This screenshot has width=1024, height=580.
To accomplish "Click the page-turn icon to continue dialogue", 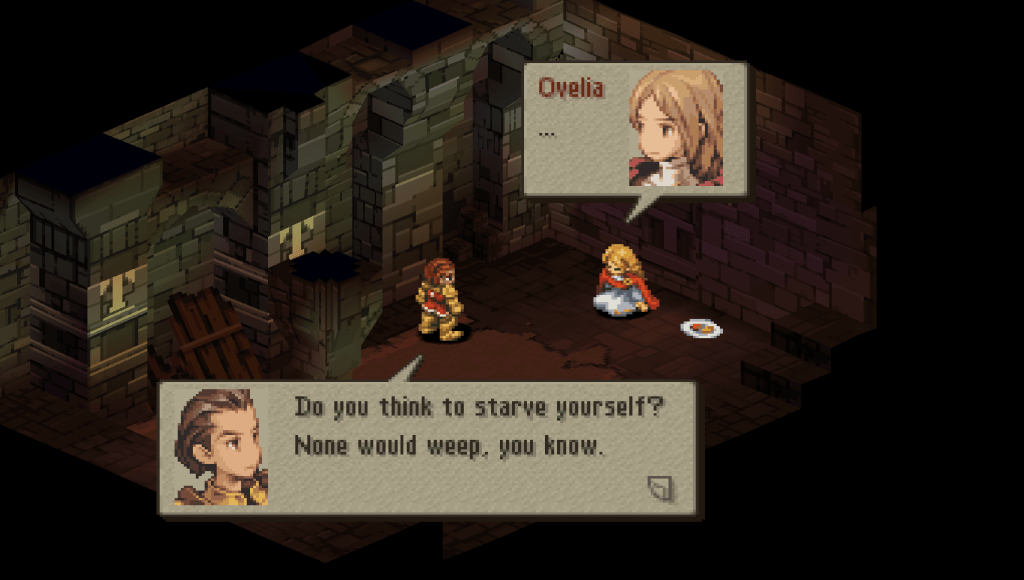I will pos(660,488).
